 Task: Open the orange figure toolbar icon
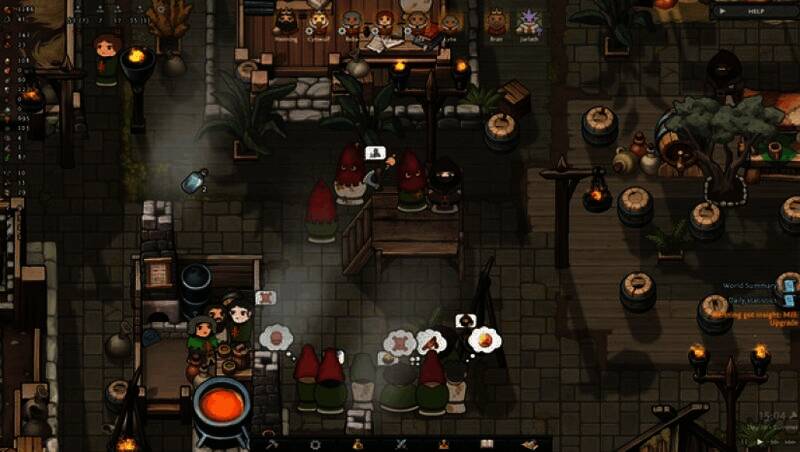[444, 443]
